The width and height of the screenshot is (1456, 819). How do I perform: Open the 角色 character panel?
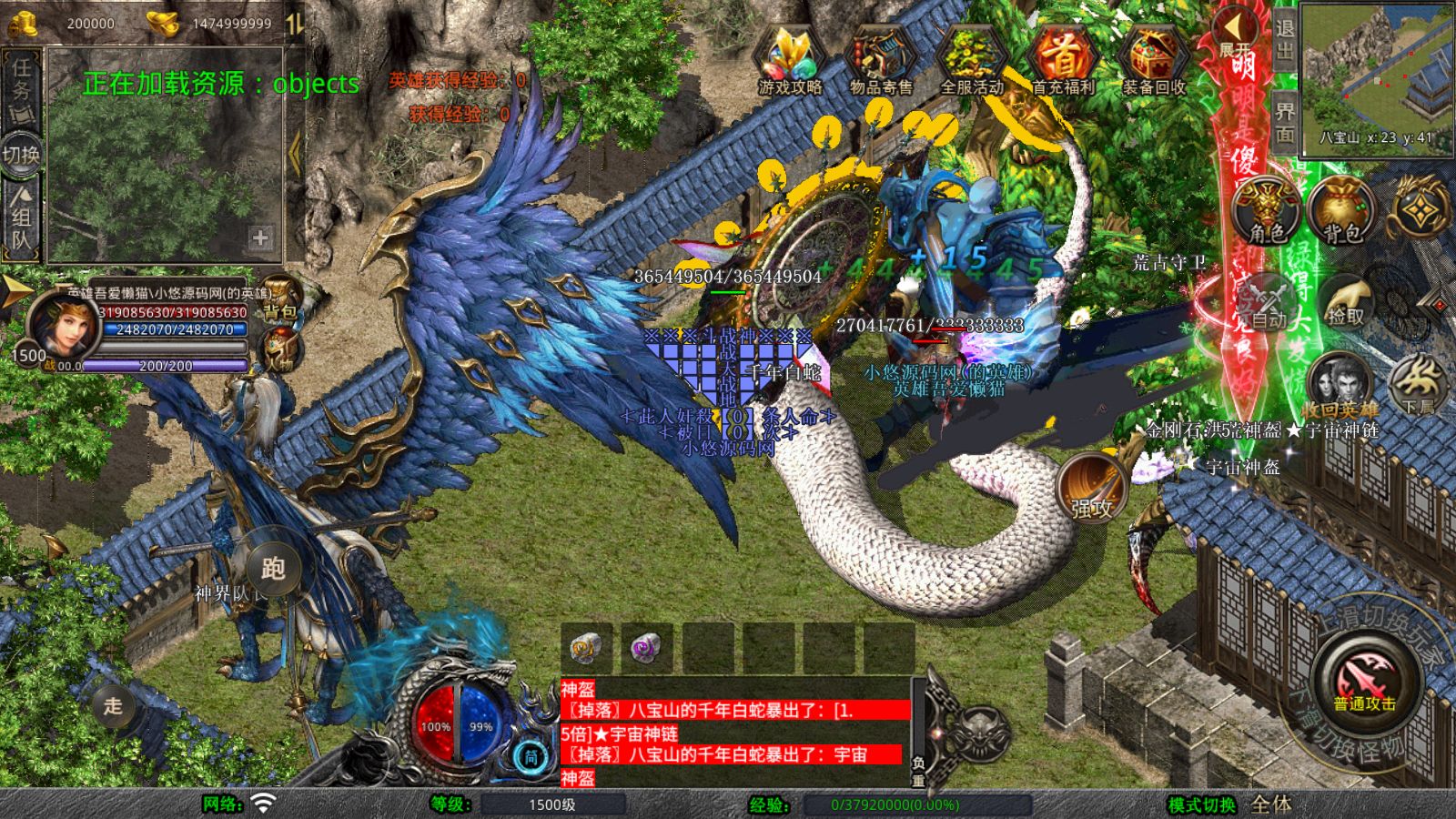coord(1265,207)
